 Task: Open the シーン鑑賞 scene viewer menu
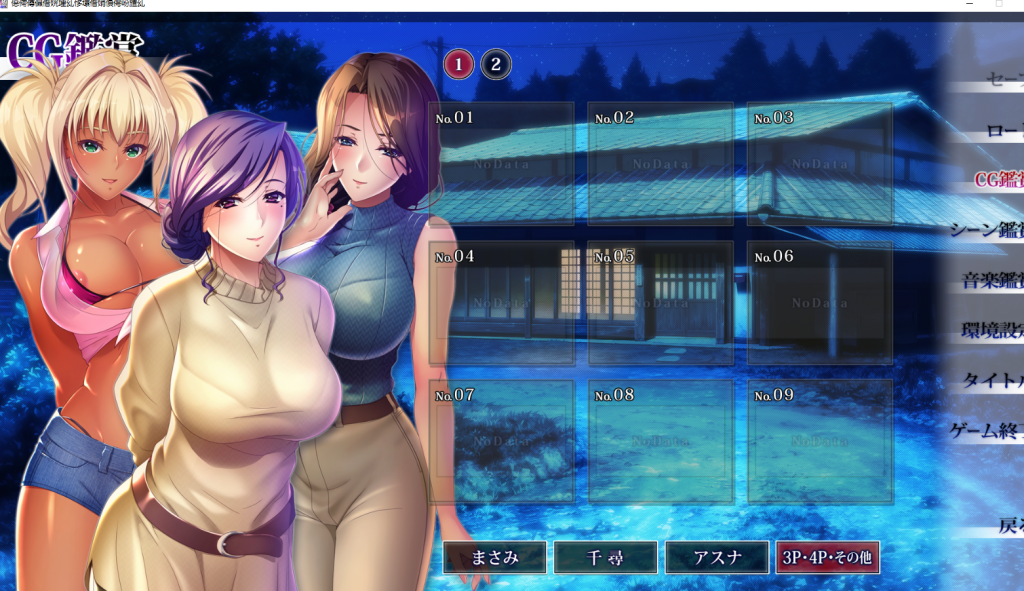[x=990, y=229]
